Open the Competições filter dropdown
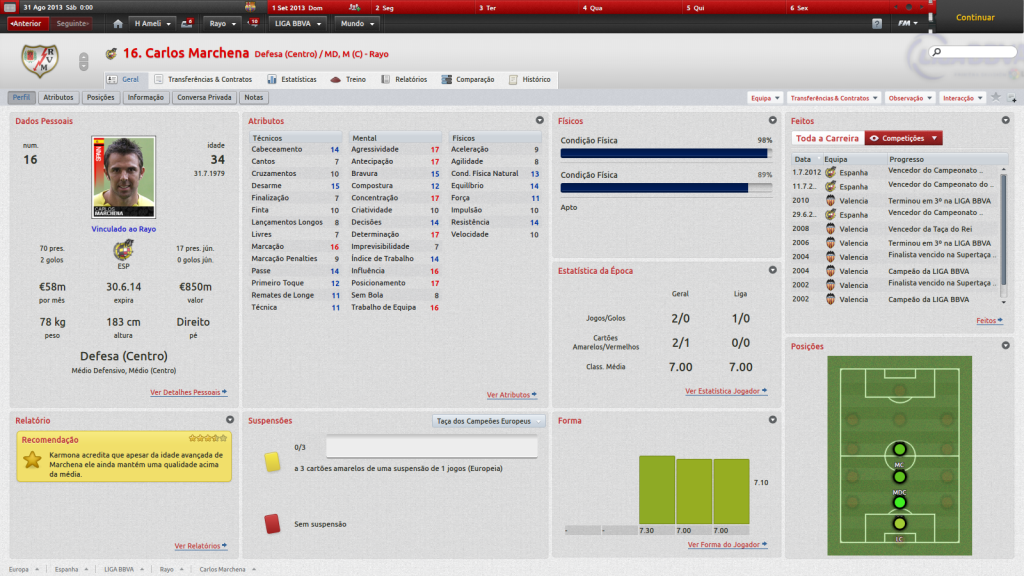This screenshot has height=576, width=1024. point(903,138)
